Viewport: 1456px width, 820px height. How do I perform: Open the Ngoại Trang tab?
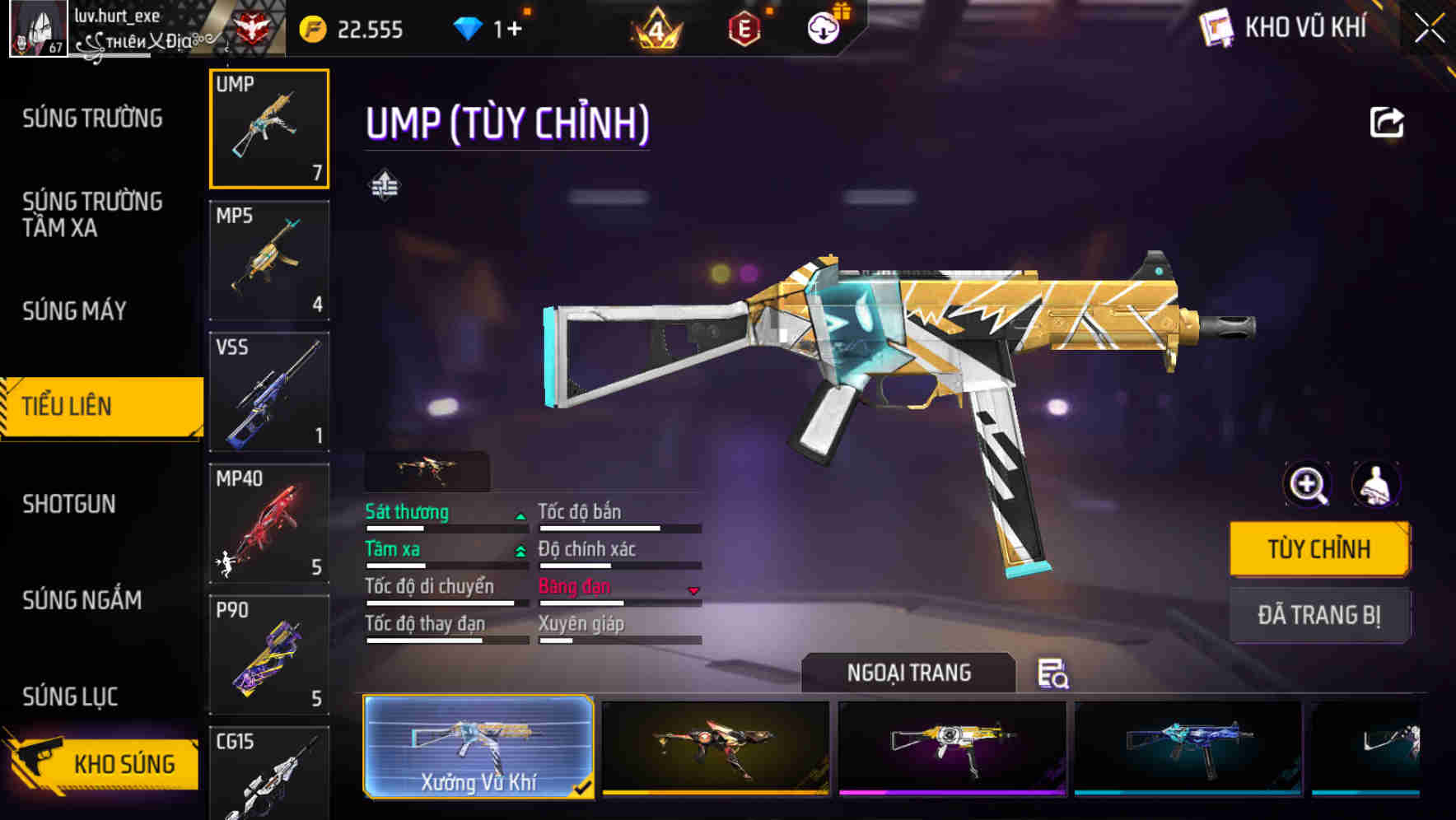908,673
